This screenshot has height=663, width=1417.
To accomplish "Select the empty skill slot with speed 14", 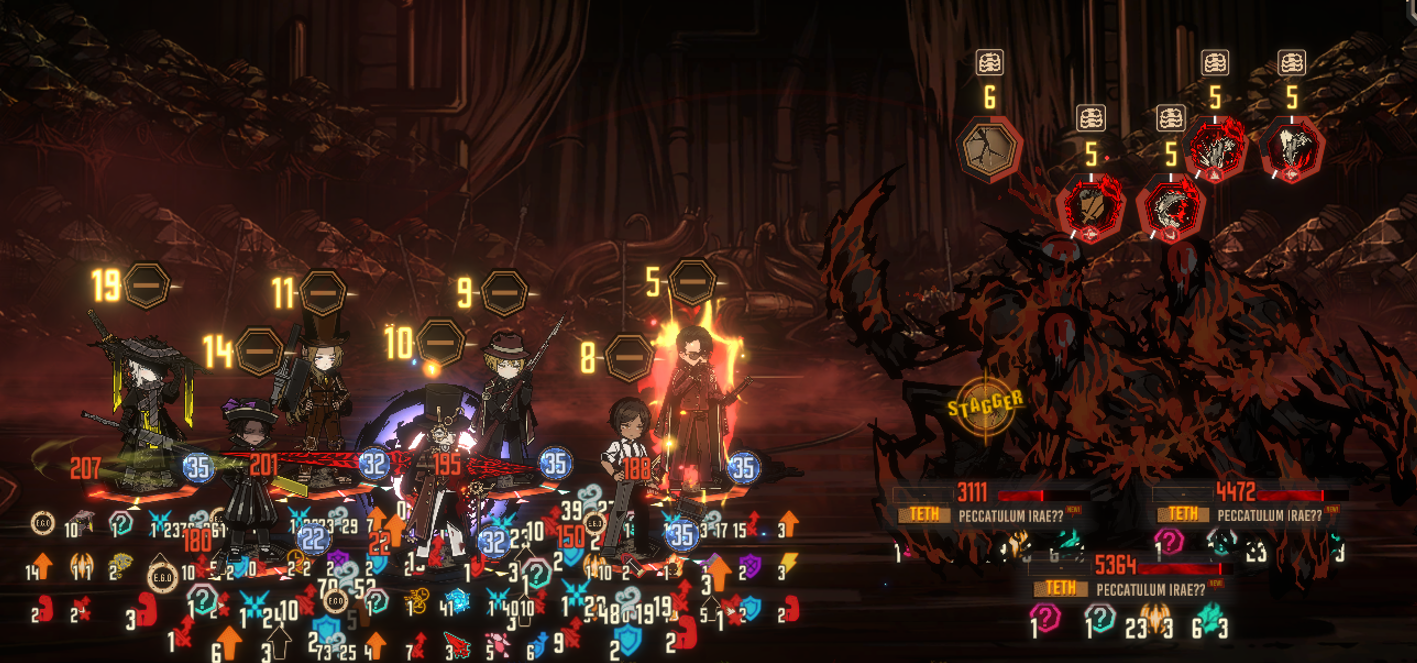I will click(x=258, y=350).
